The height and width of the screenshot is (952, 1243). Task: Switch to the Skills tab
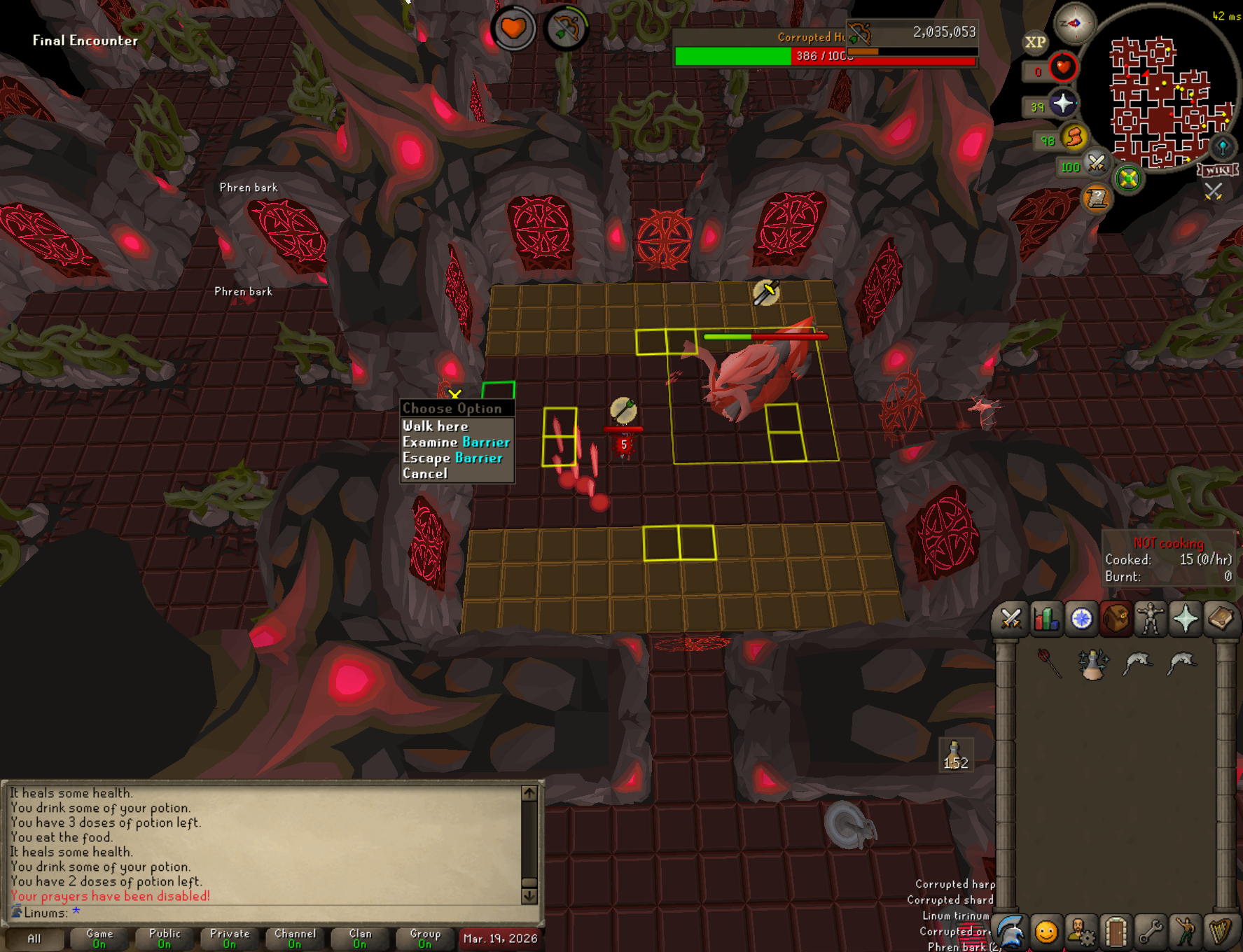tap(1046, 619)
